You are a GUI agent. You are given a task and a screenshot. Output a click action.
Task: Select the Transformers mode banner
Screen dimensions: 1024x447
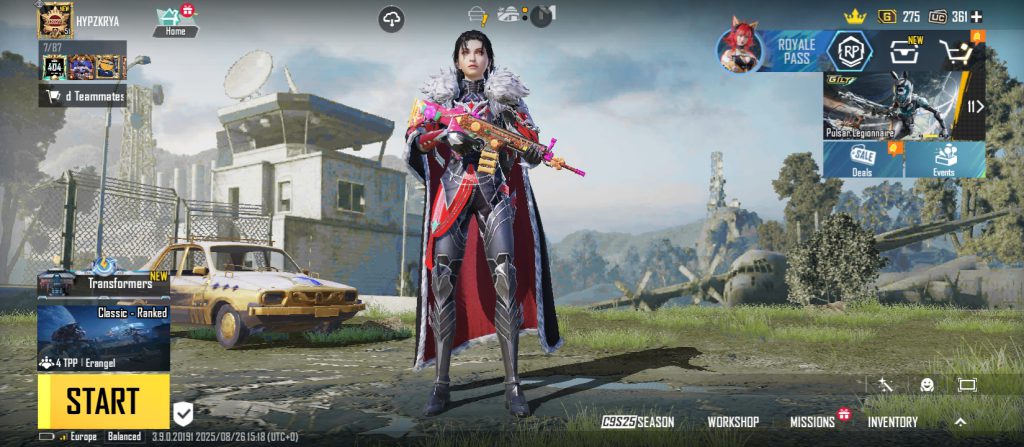(103, 284)
